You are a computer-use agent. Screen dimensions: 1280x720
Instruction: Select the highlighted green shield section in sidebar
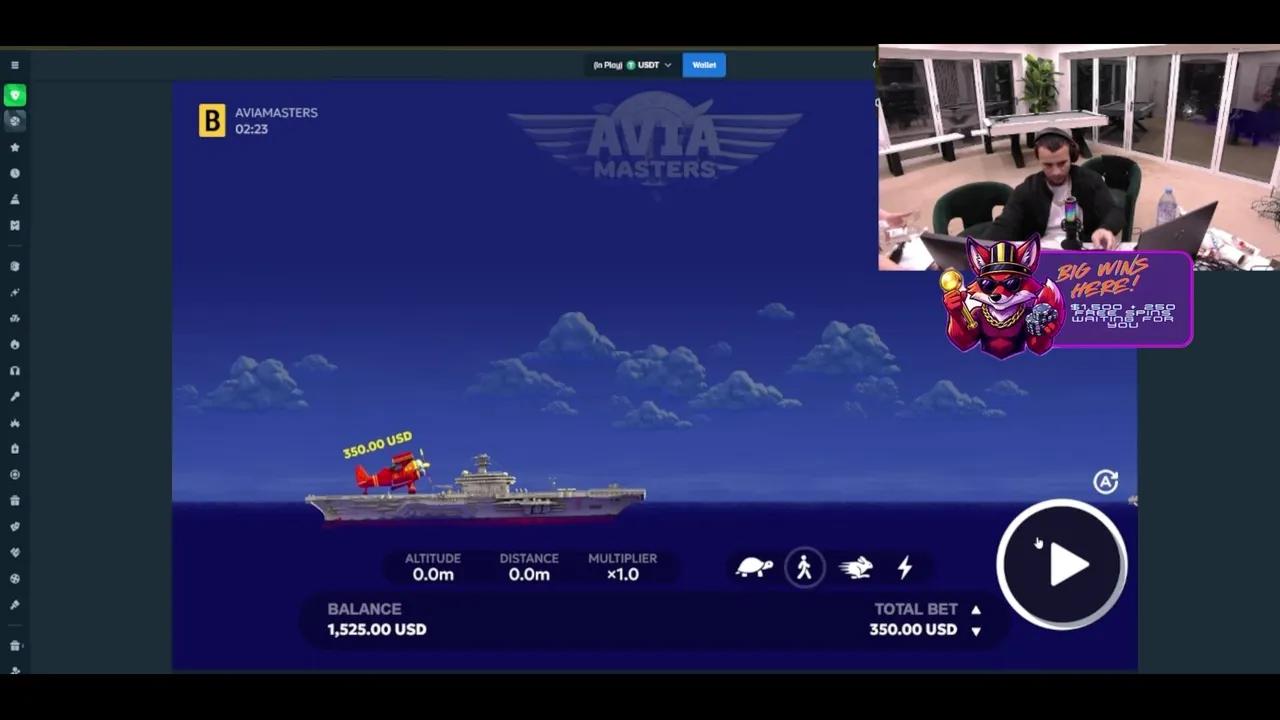tap(15, 95)
